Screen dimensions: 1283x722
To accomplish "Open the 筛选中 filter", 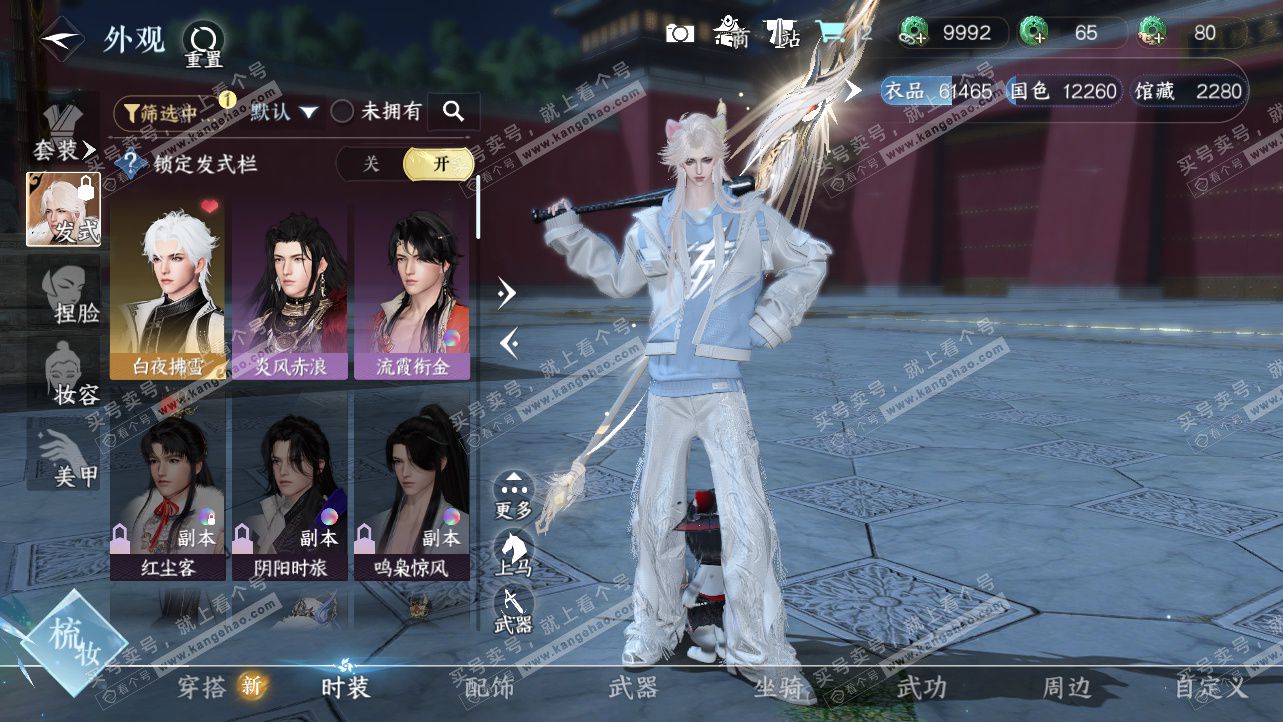I will (160, 112).
